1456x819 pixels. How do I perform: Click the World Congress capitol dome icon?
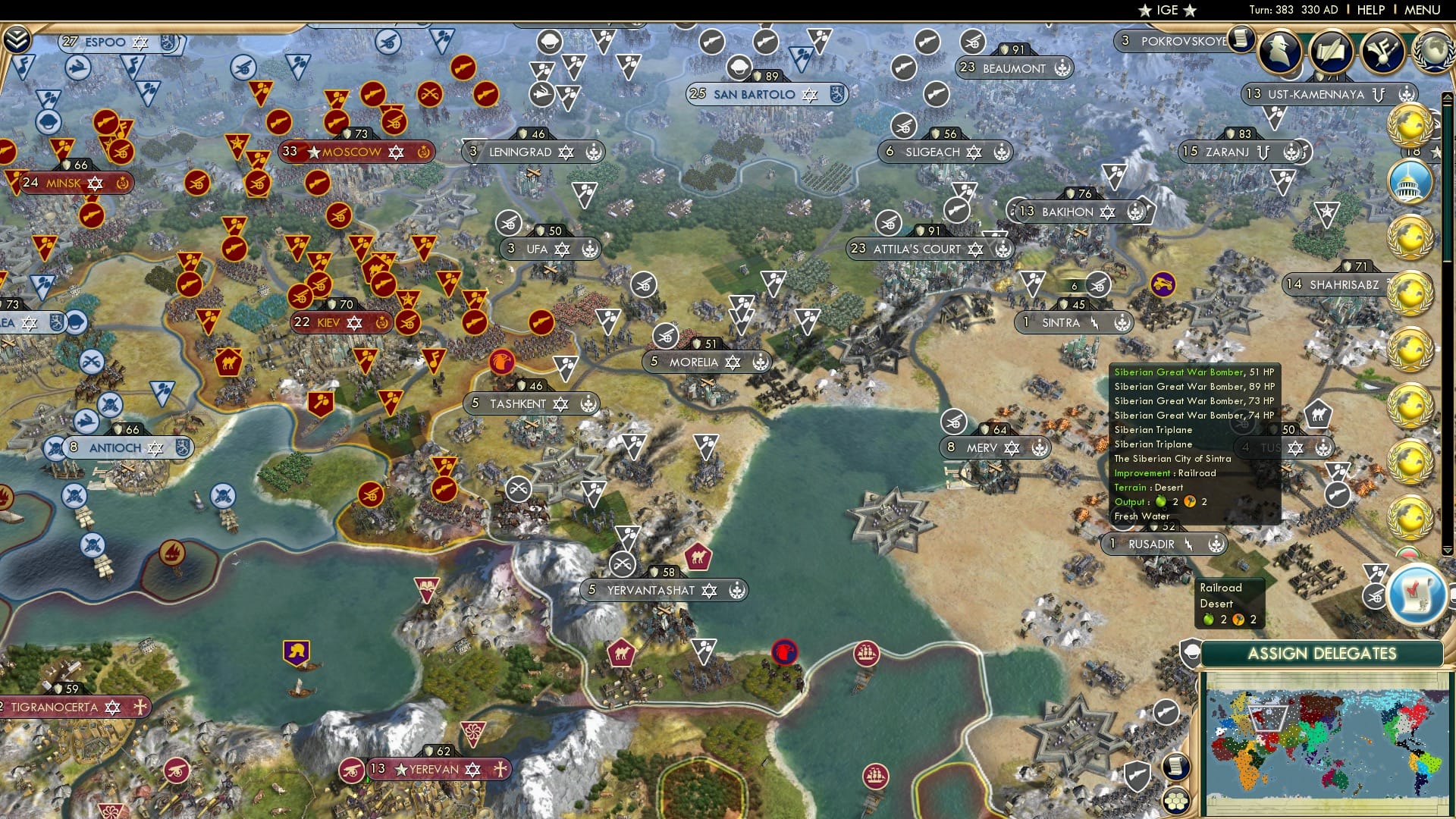coord(1407,182)
